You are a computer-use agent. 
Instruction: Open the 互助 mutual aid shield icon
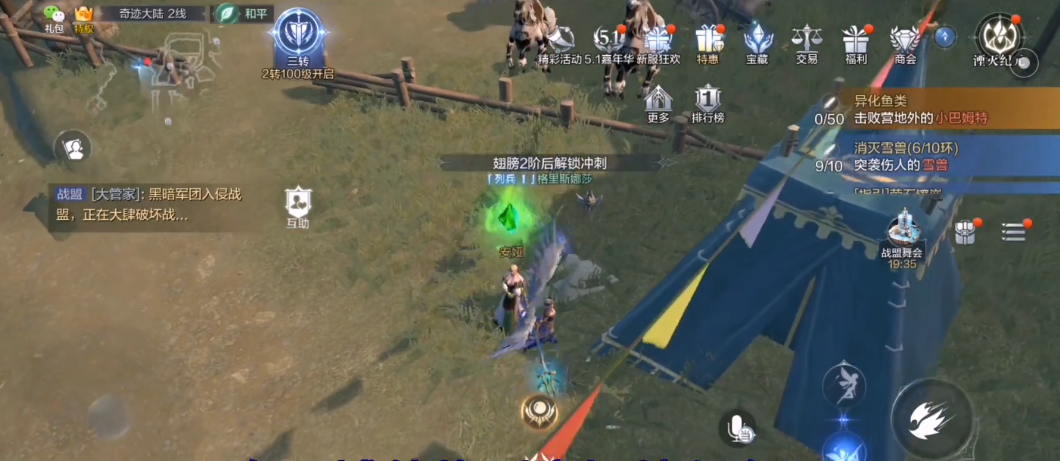tap(298, 206)
